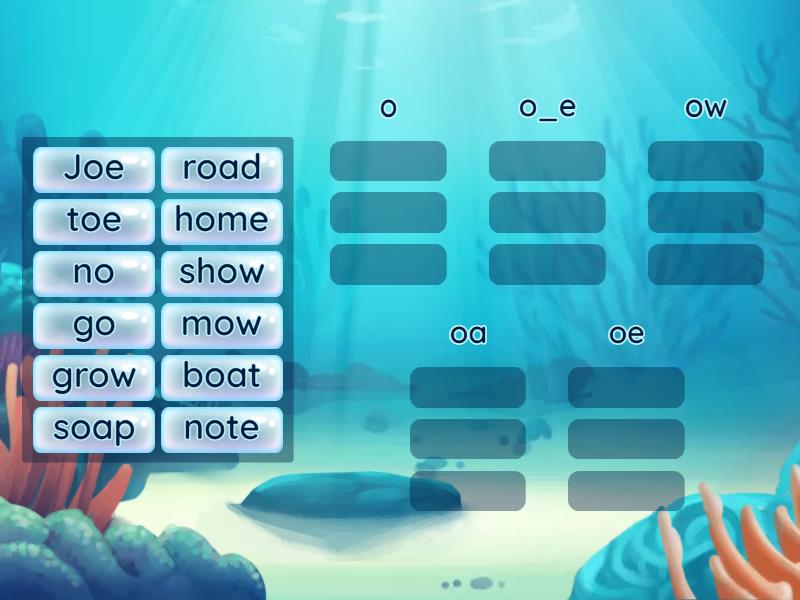Select the 'mow' word tile
The width and height of the screenshot is (800, 600).
pyautogui.click(x=222, y=324)
